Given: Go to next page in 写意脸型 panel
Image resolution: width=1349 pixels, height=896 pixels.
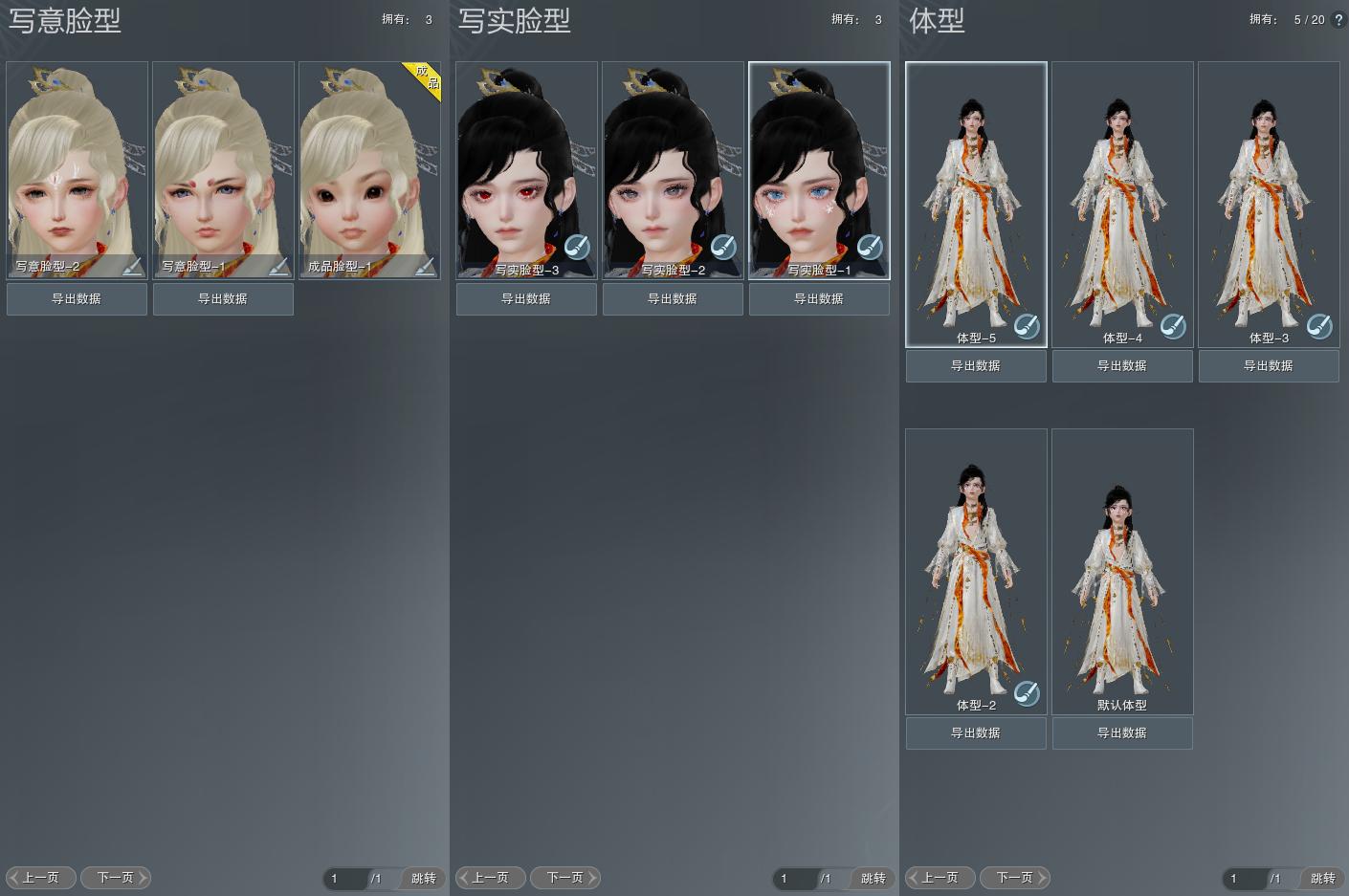Looking at the screenshot, I should [x=116, y=878].
